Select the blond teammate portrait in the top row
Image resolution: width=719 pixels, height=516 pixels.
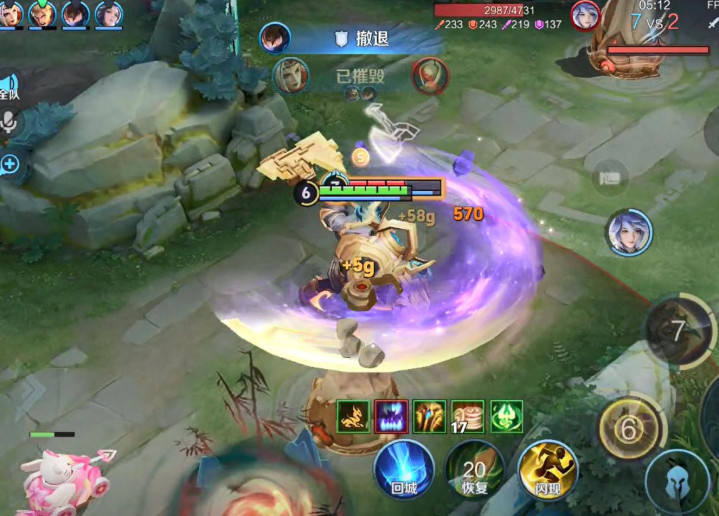[42, 13]
